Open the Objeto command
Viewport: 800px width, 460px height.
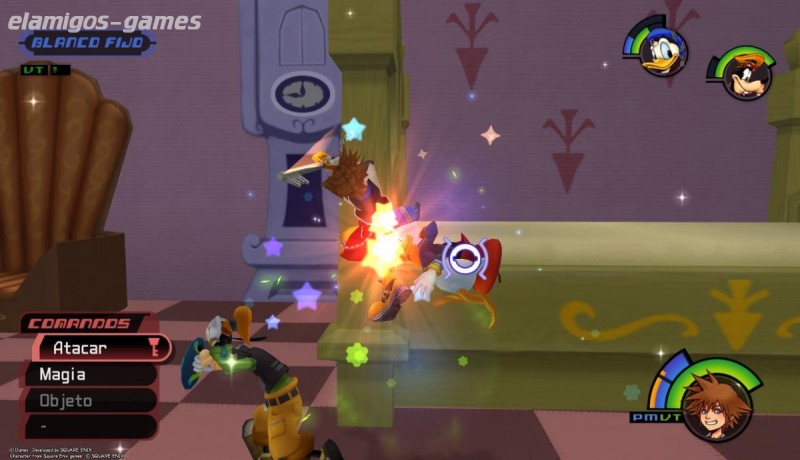[x=90, y=401]
